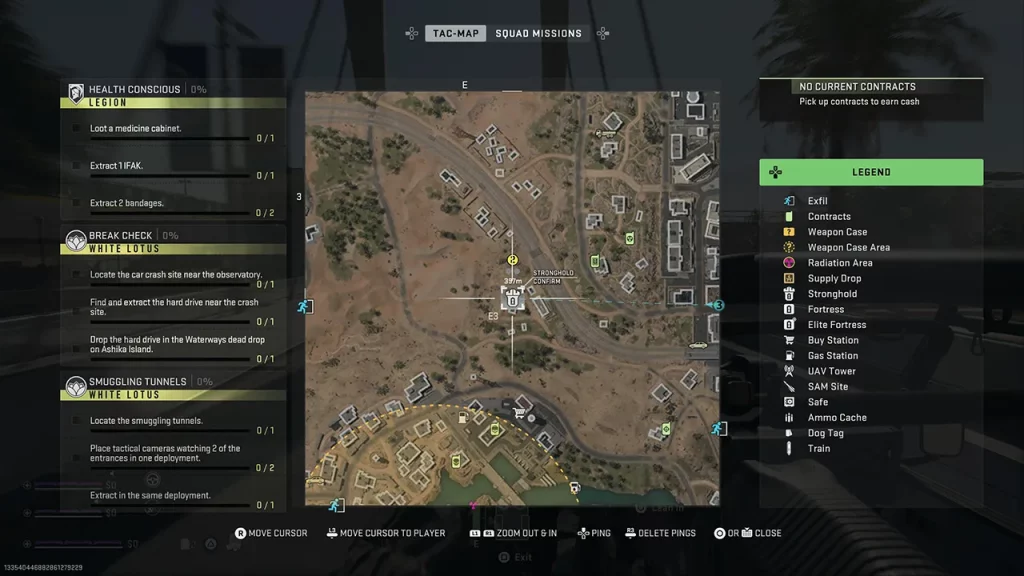Choose the Smuggling Tunnels mission
1024x576 pixels.
(x=137, y=382)
